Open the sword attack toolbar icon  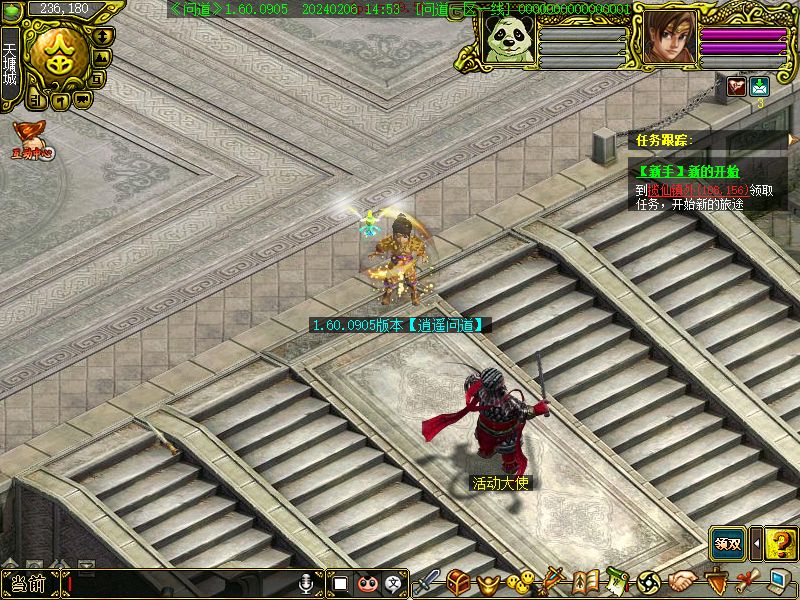pyautogui.click(x=429, y=581)
